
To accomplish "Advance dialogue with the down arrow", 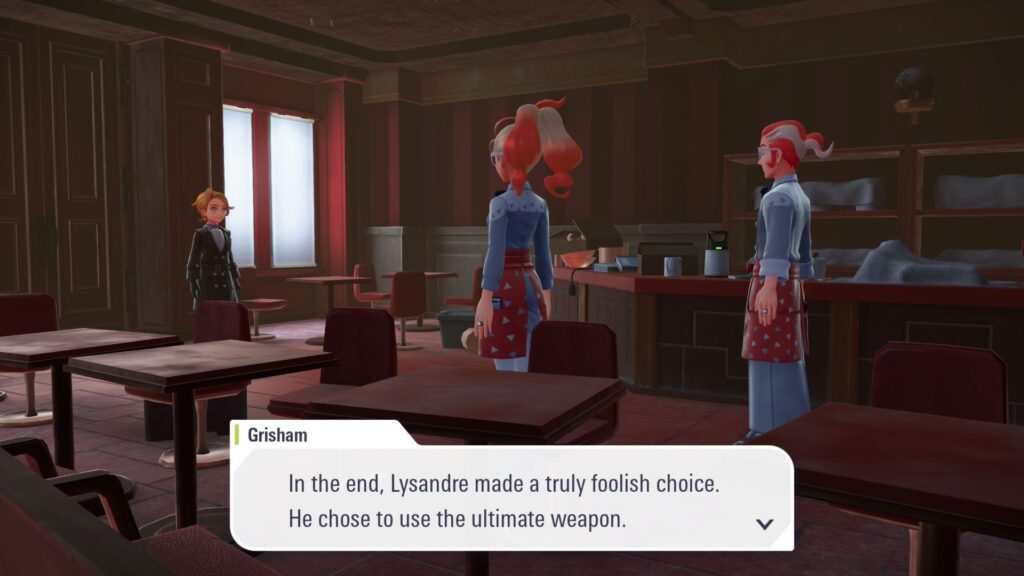I will coord(765,523).
